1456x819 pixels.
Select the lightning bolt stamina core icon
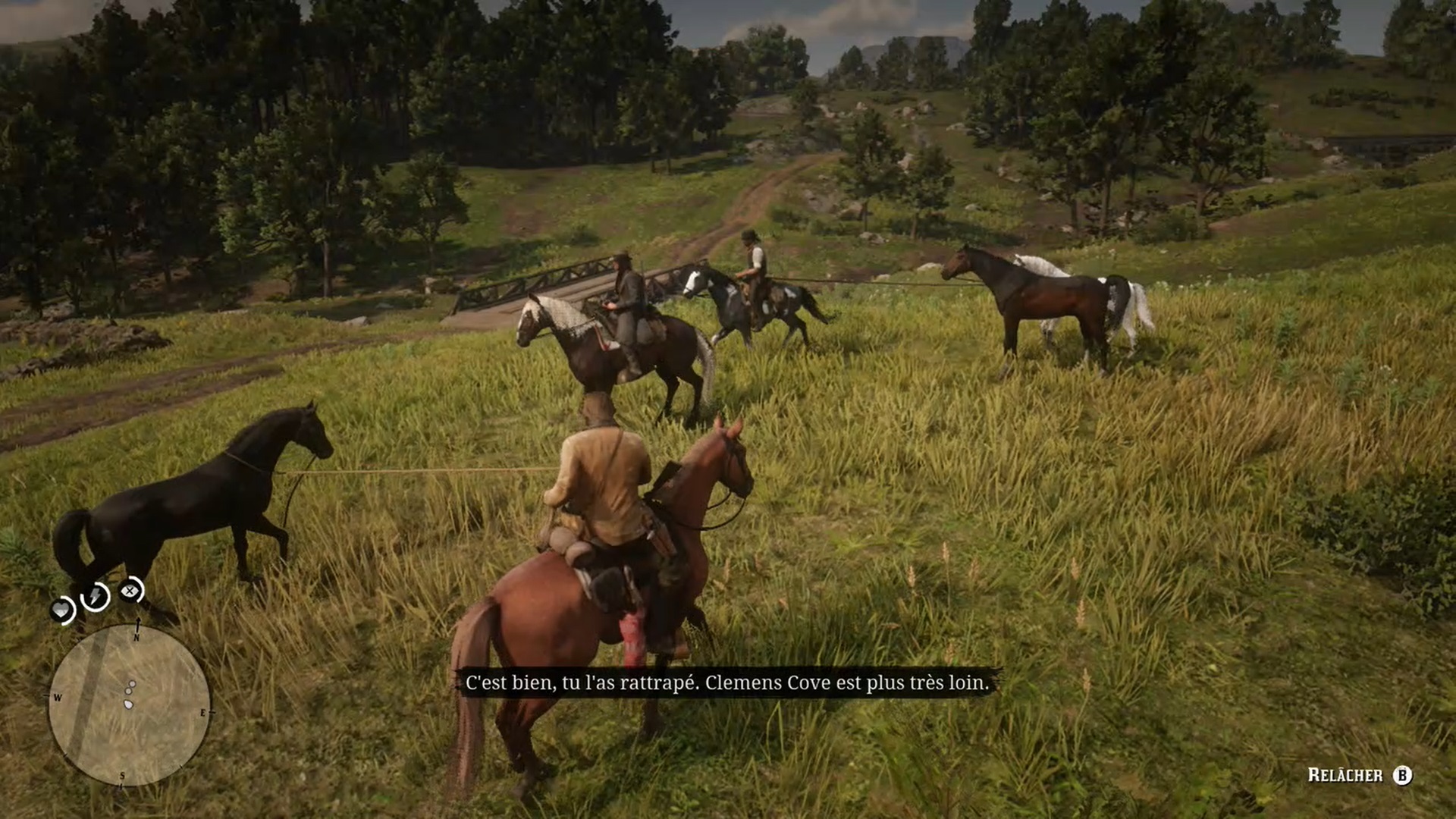pyautogui.click(x=96, y=597)
